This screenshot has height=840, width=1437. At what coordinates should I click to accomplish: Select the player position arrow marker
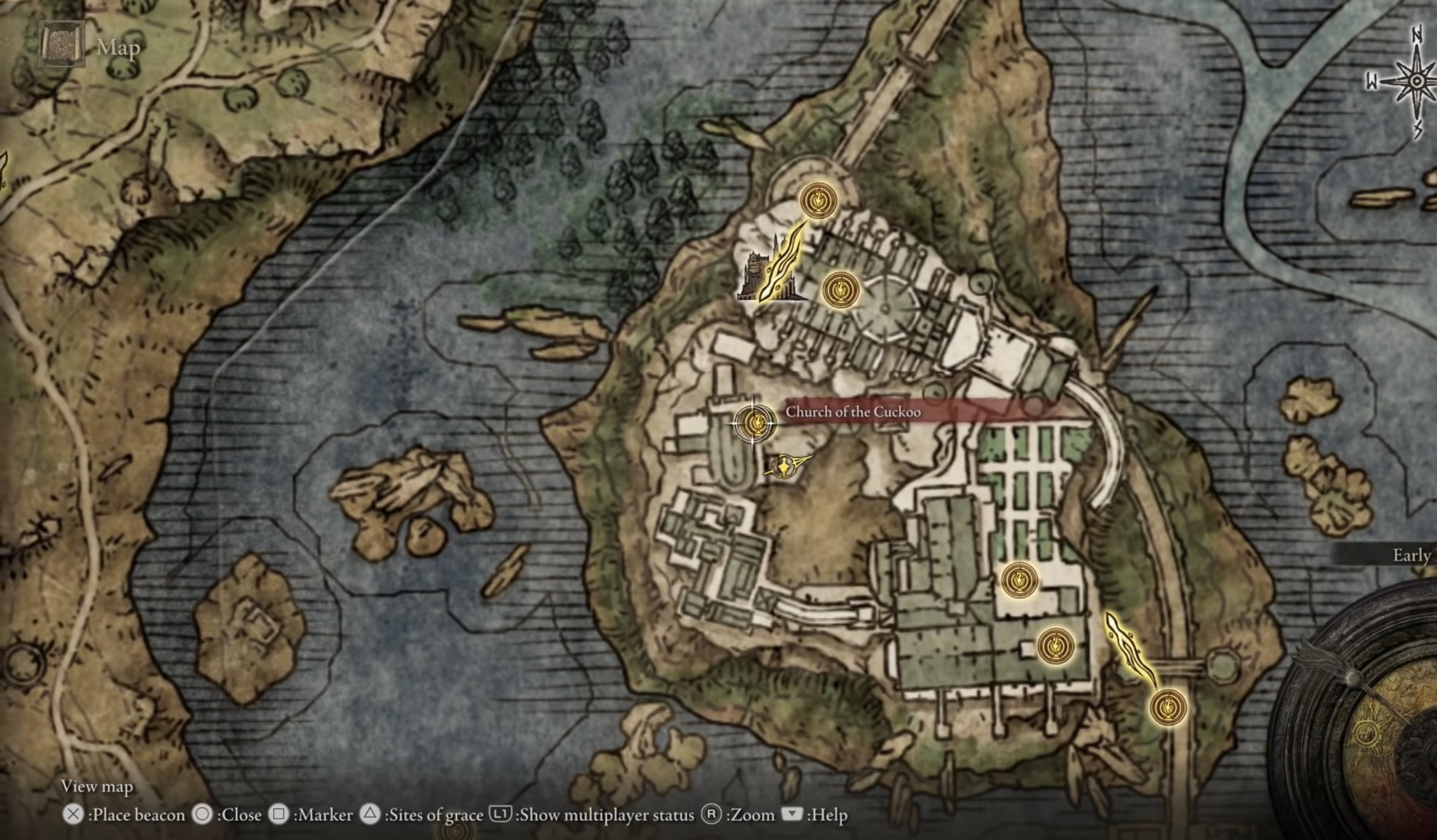(784, 467)
